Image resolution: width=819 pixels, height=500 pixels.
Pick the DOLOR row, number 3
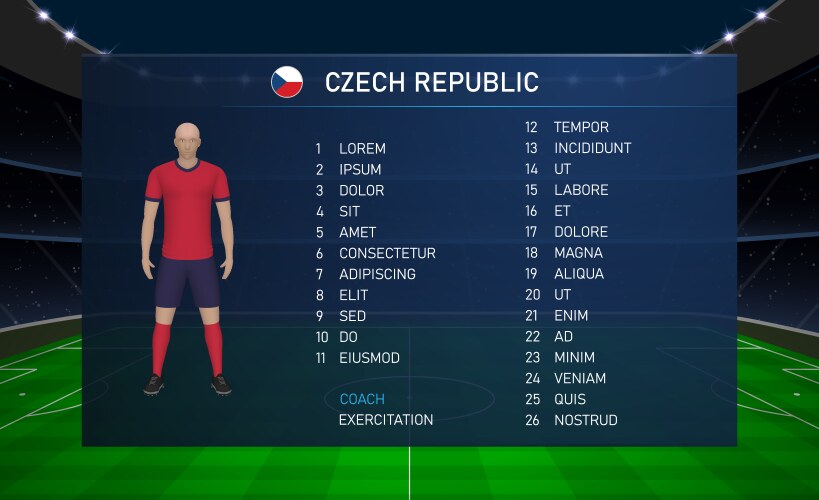tap(361, 191)
